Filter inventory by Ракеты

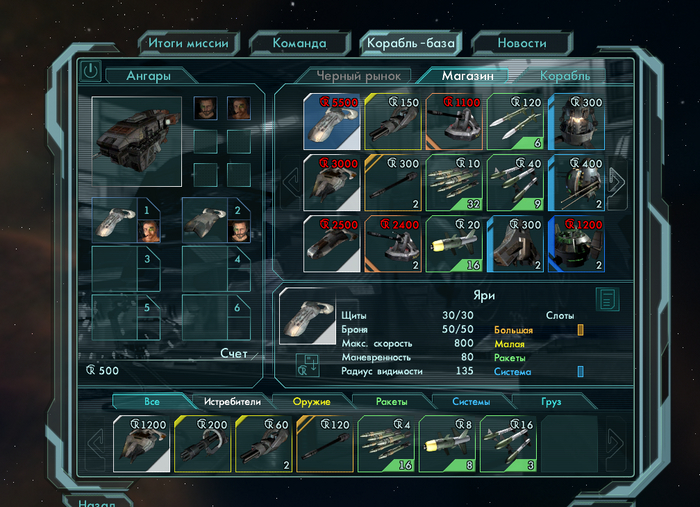[391, 402]
